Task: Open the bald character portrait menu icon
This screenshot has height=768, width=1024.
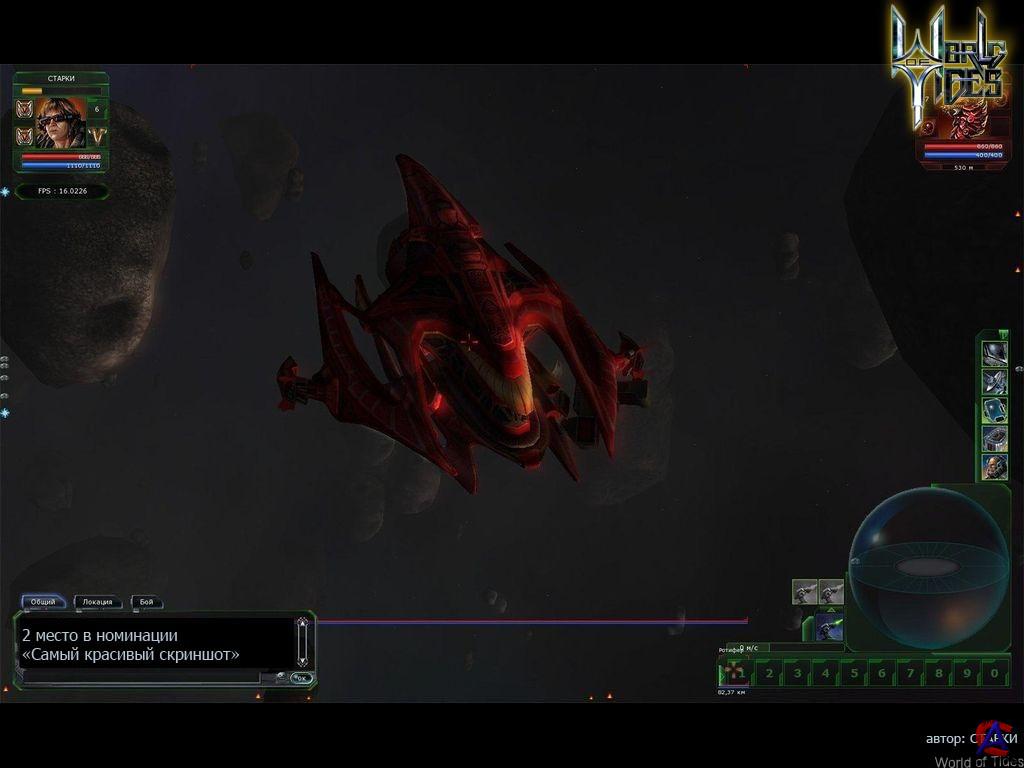Action: coord(994,466)
